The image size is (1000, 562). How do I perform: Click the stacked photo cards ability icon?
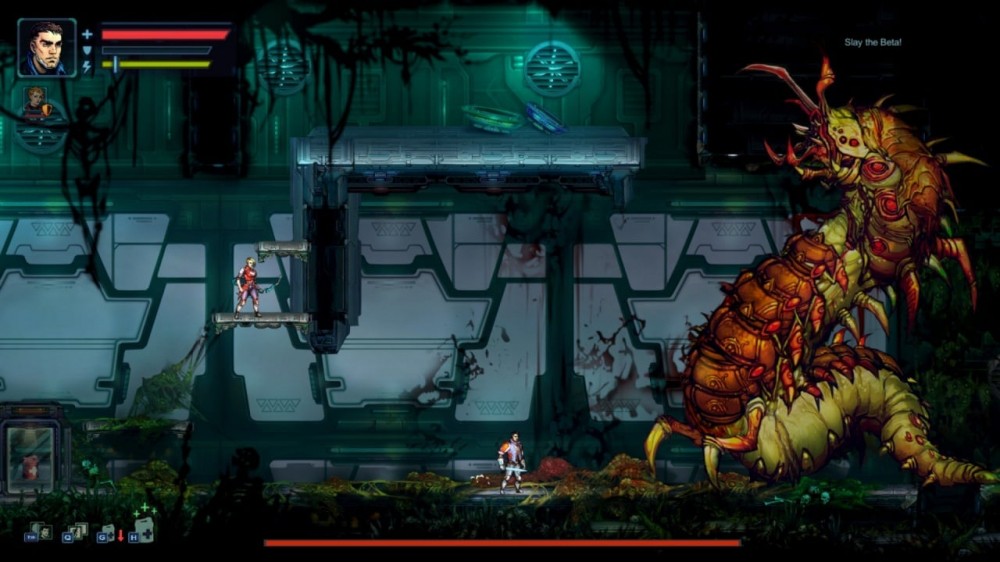pos(76,531)
